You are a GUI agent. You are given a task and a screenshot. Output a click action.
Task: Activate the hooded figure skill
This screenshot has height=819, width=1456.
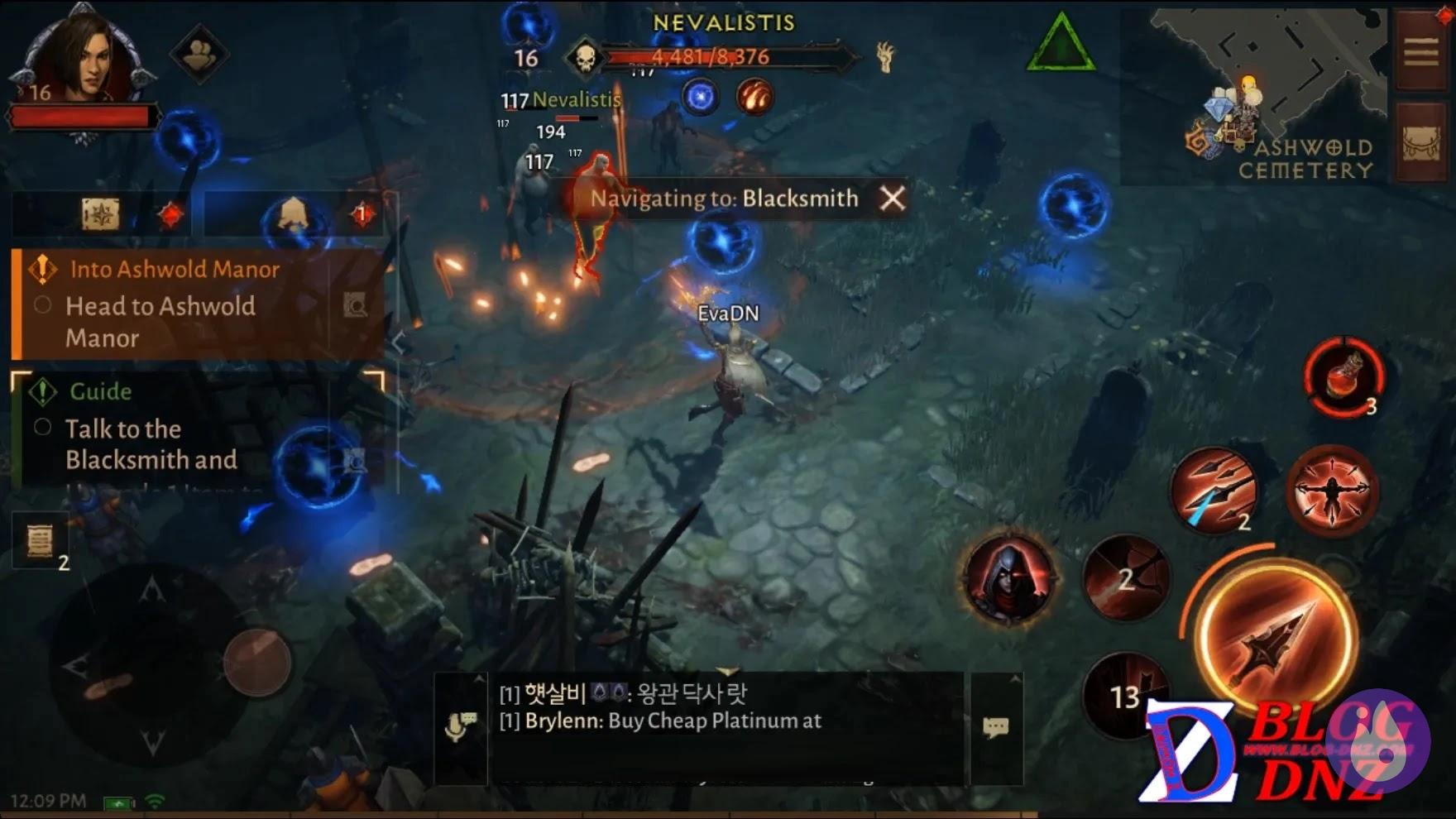tap(1008, 578)
